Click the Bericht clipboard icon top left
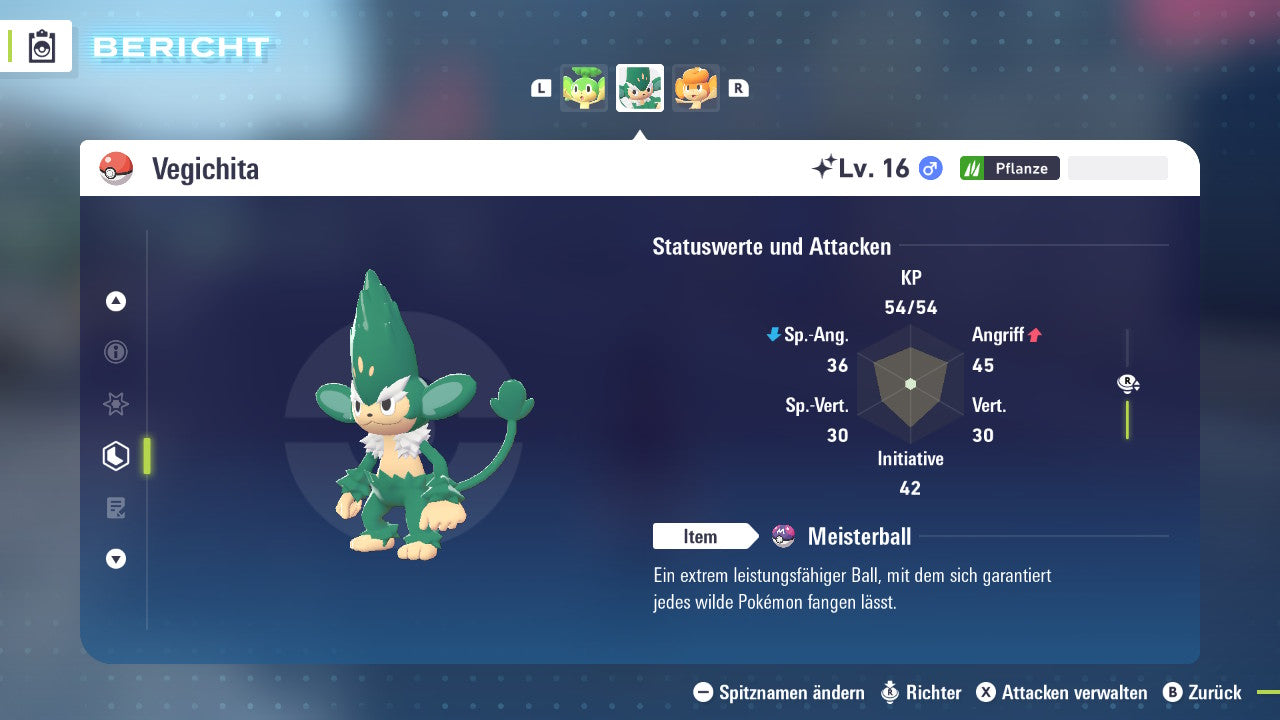Viewport: 1280px width, 720px height. (x=42, y=46)
